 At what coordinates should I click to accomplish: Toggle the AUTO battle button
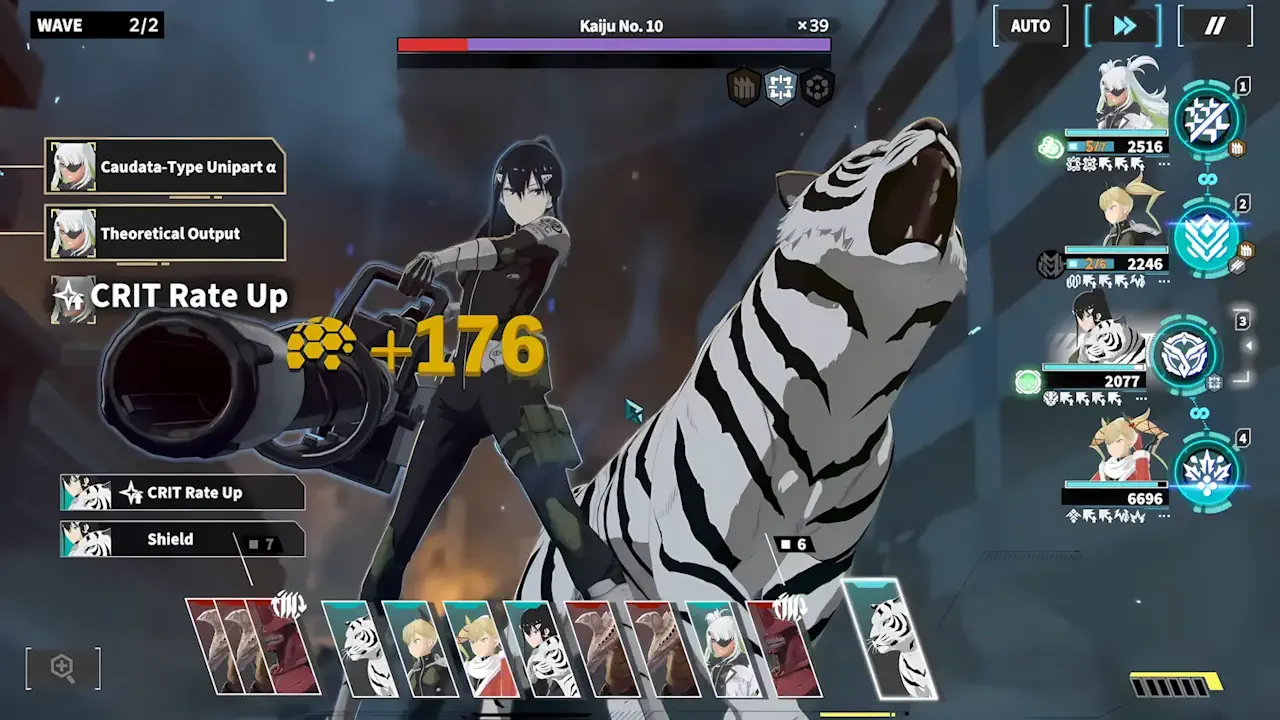click(x=1030, y=26)
